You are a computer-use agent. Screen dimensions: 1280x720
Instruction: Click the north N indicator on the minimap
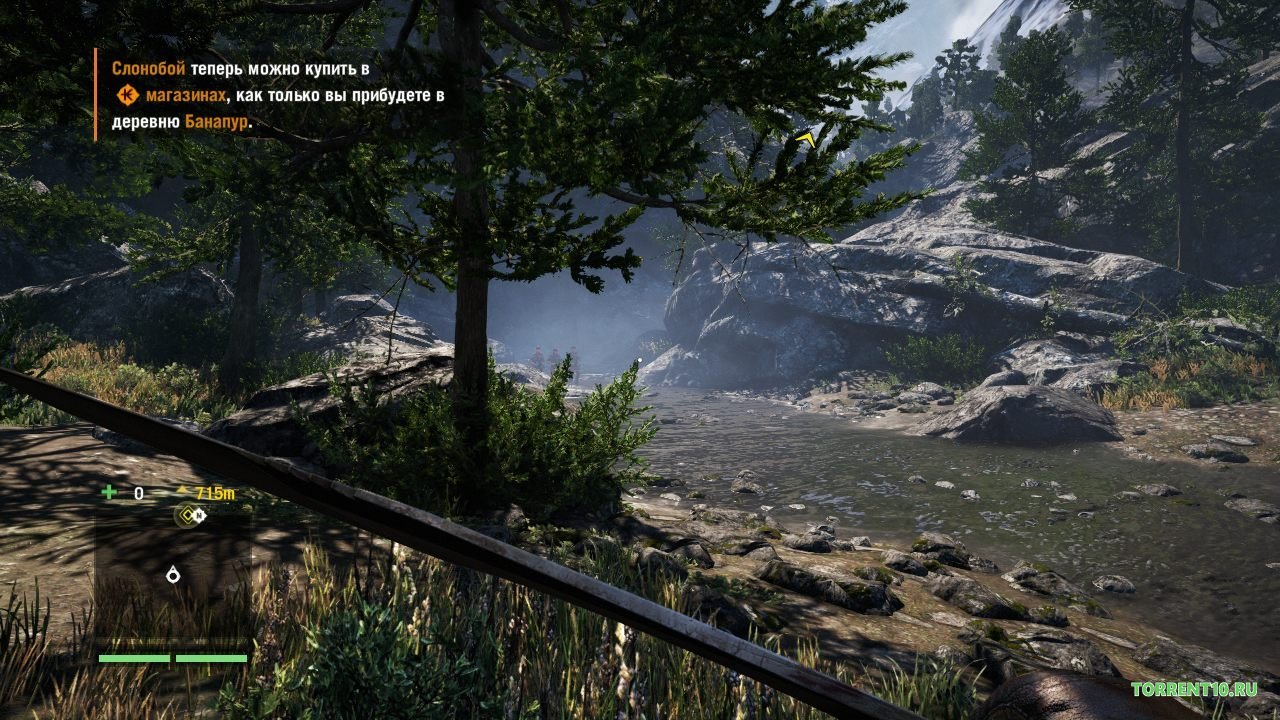199,514
